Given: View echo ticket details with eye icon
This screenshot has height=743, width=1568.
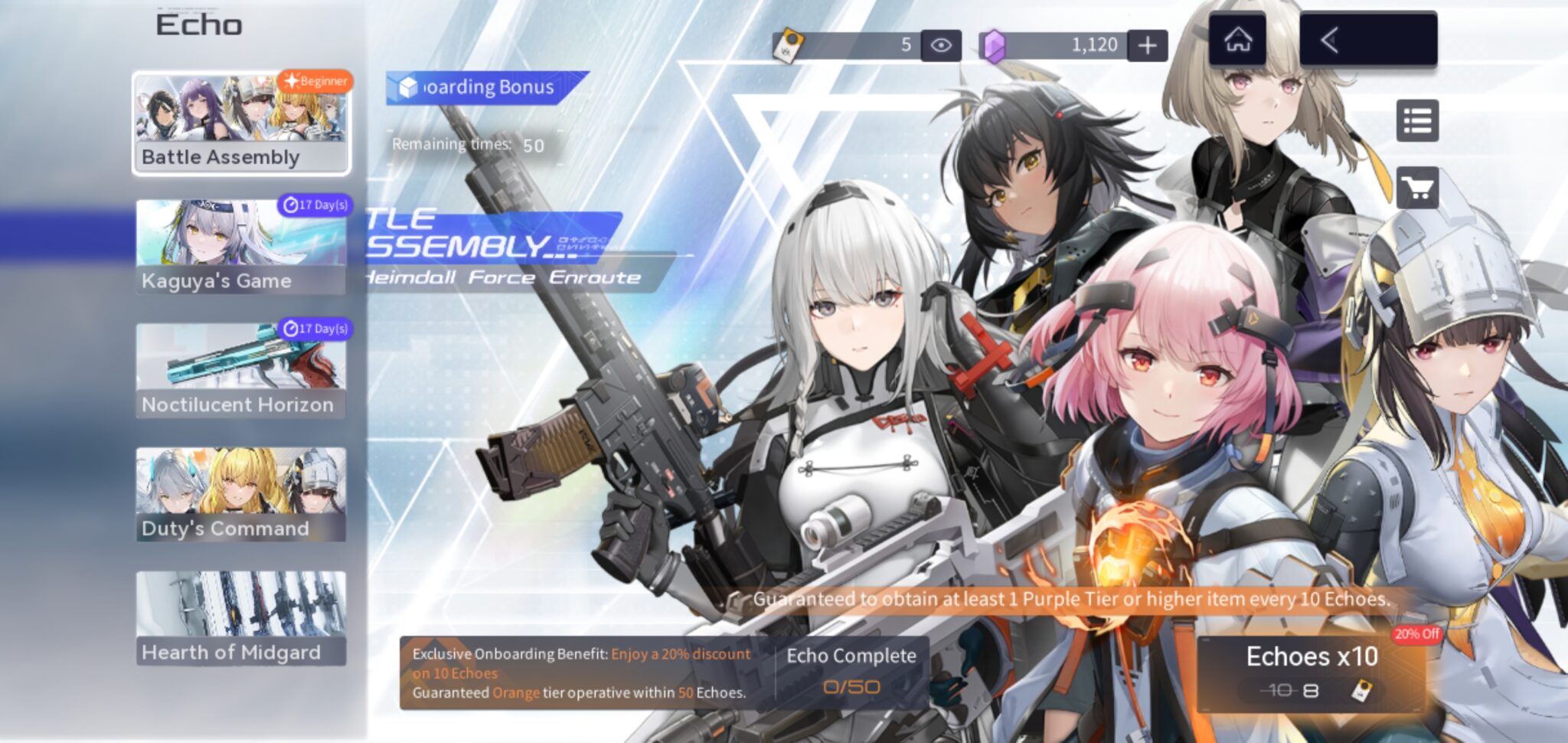Looking at the screenshot, I should (941, 45).
